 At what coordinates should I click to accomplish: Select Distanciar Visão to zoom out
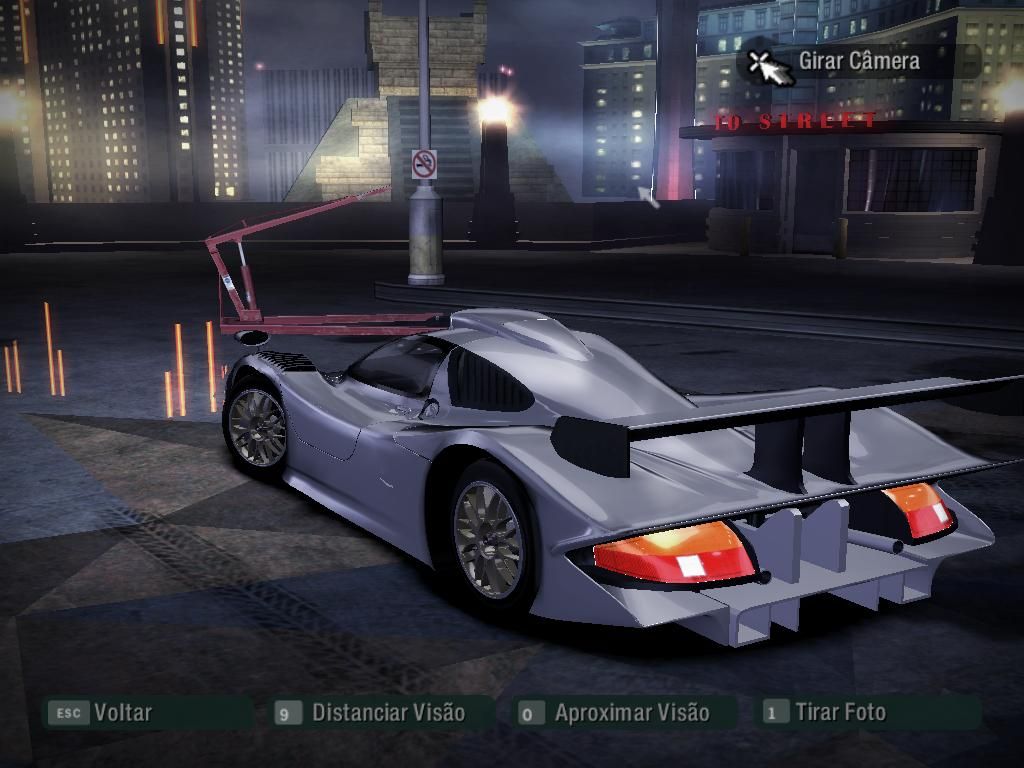pyautogui.click(x=387, y=713)
